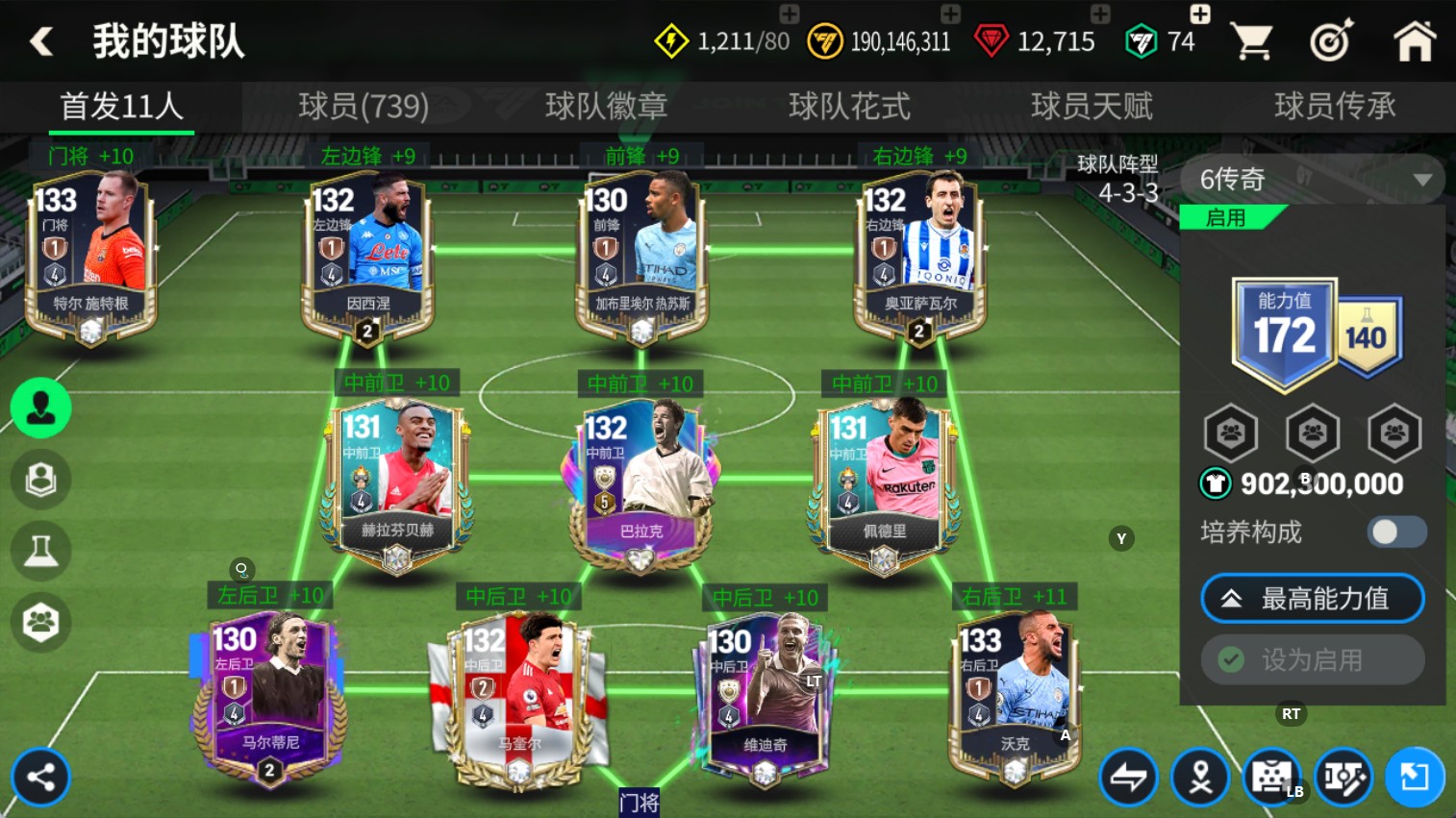The height and width of the screenshot is (818, 1456).
Task: Open the objectives target icon at top
Action: tap(1331, 41)
